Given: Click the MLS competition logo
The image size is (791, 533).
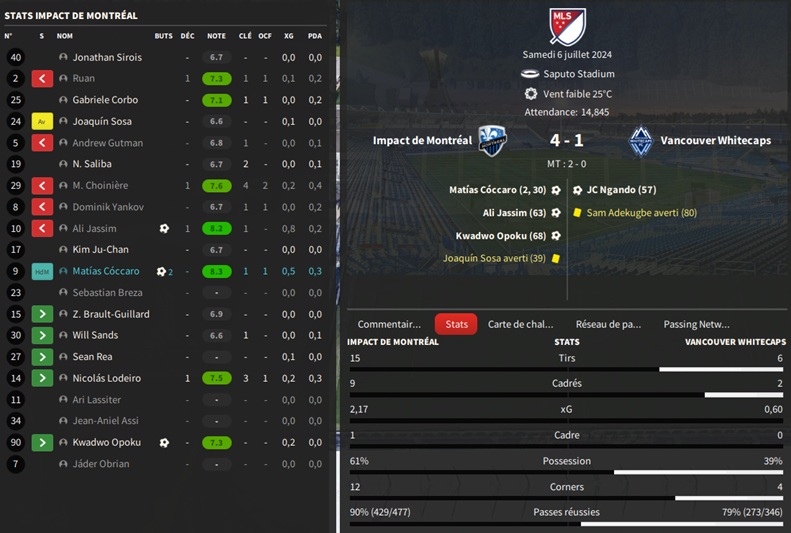Looking at the screenshot, I should tap(567, 26).
